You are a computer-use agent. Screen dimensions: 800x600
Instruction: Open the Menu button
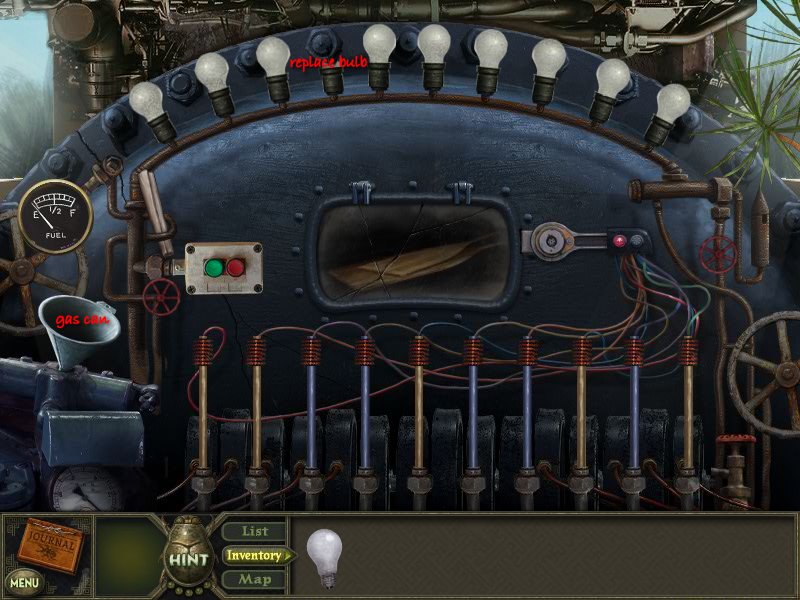(25, 581)
